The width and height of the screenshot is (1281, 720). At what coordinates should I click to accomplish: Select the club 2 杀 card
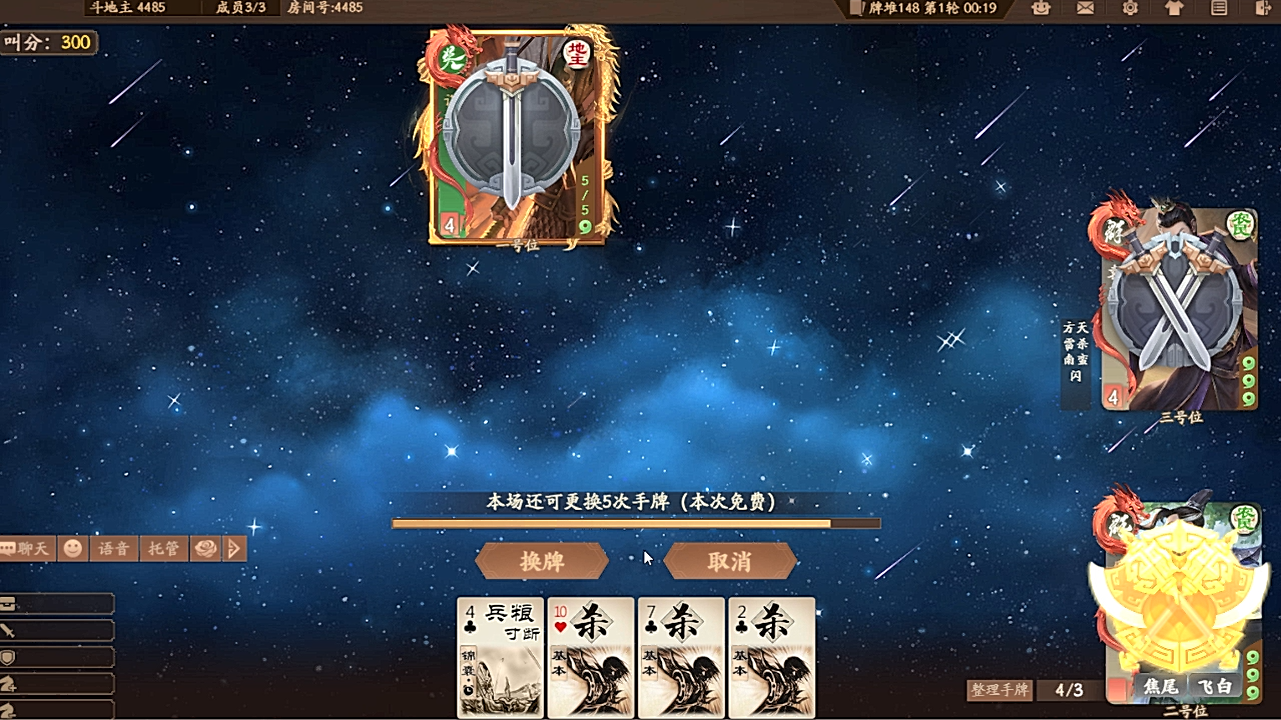pyautogui.click(x=771, y=657)
